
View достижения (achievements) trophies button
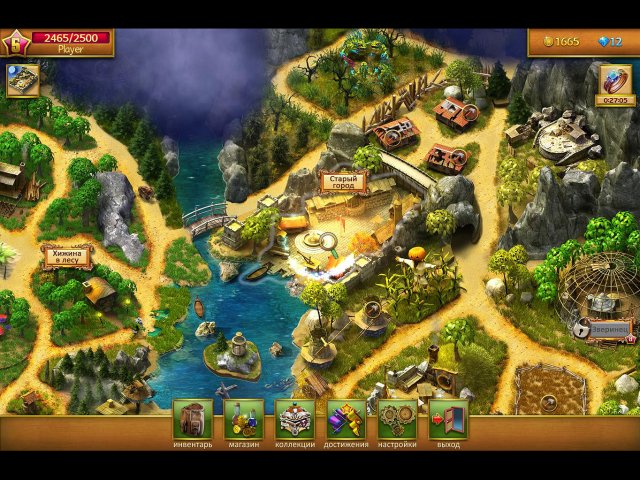click(x=346, y=419)
